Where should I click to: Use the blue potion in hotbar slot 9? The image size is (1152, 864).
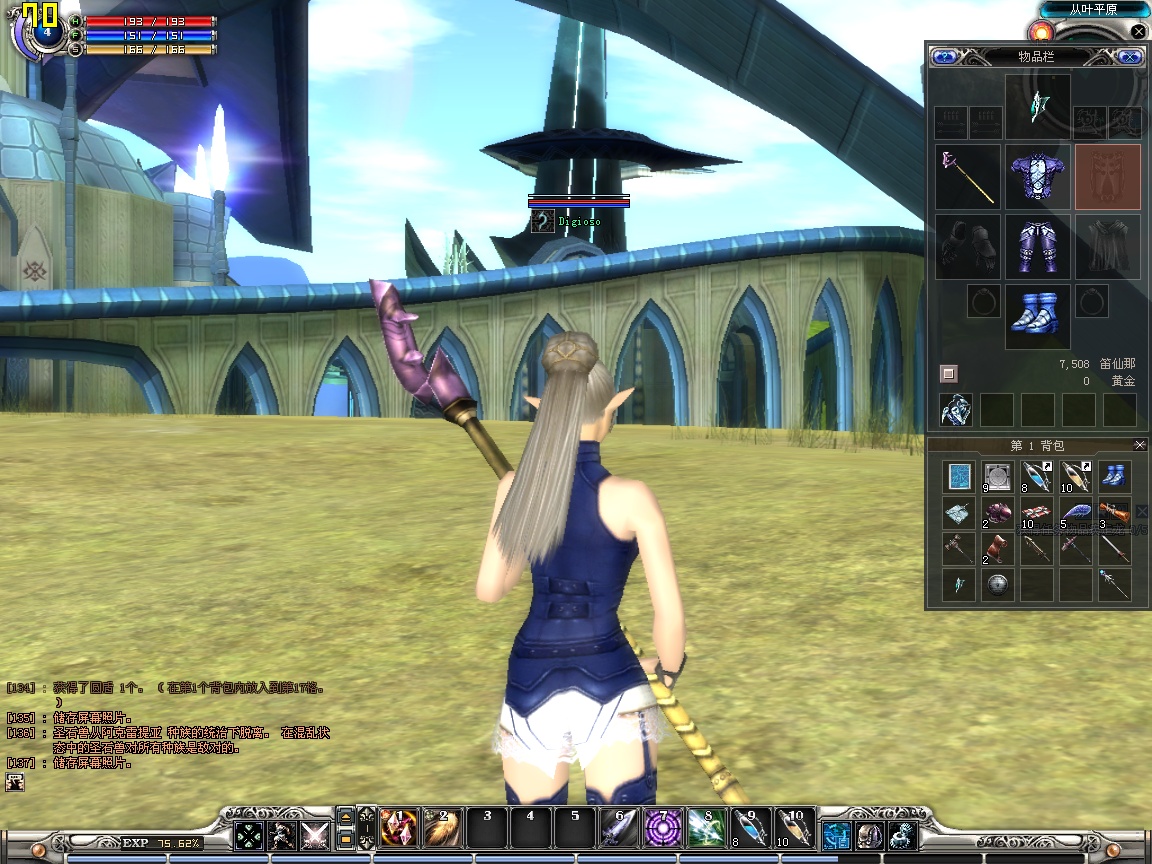pos(750,828)
